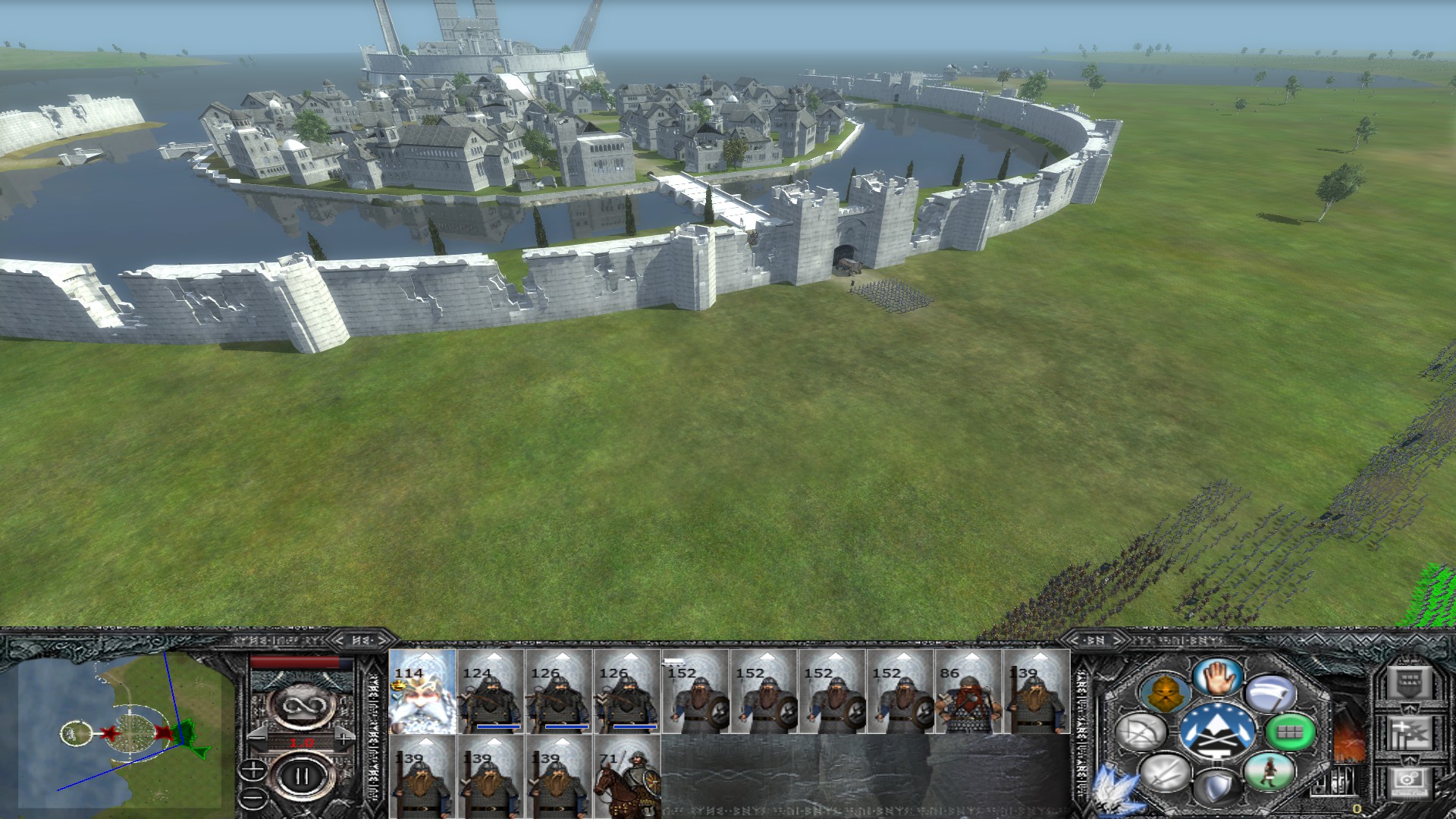Toggle run mode with the walking soldier icon
Image resolution: width=1456 pixels, height=819 pixels.
coord(1268,772)
